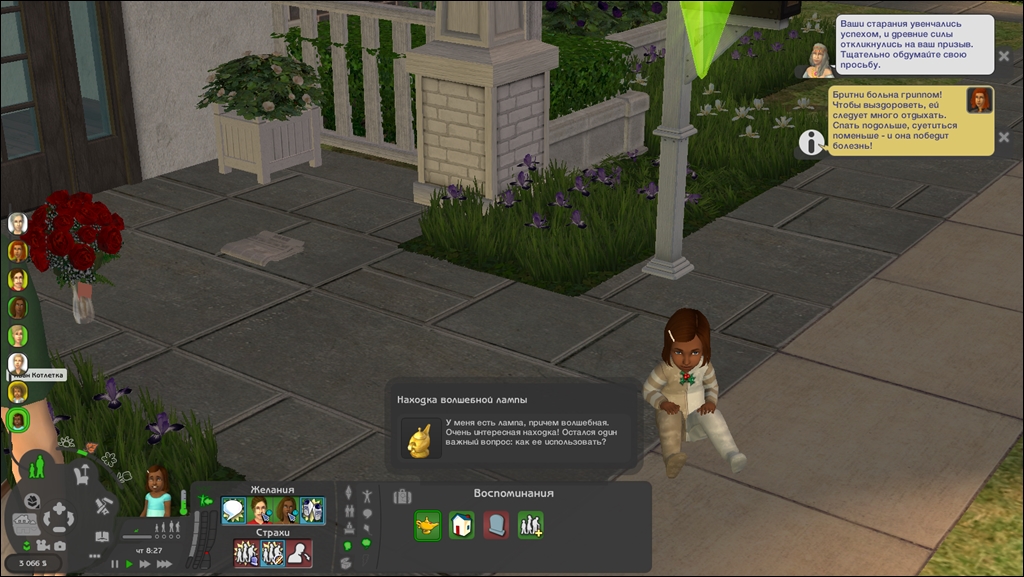1024x577 pixels.
Task: Open the inventory suitcase tab
Action: pos(402,496)
